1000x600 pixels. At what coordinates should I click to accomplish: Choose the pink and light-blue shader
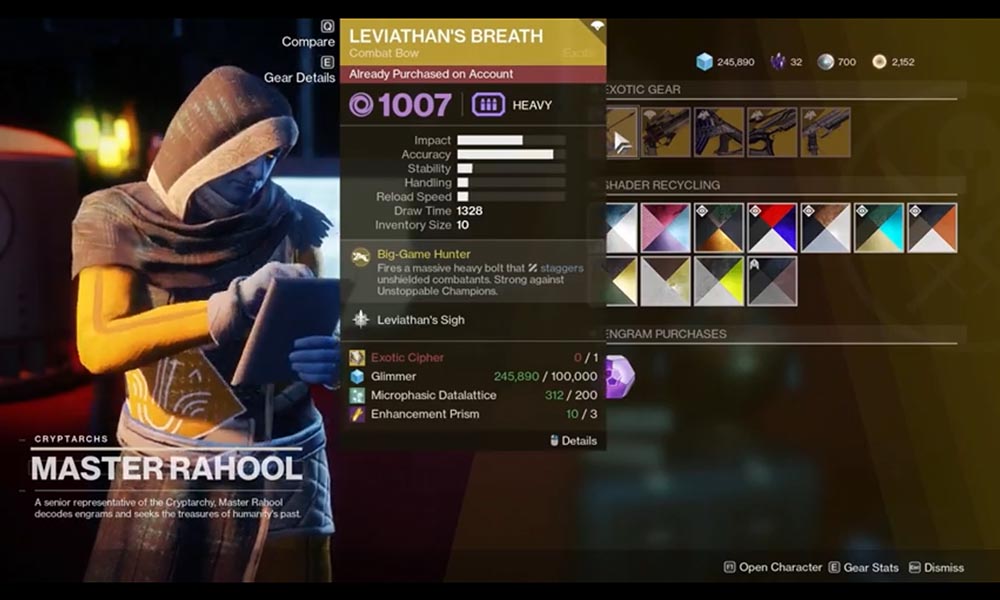665,228
